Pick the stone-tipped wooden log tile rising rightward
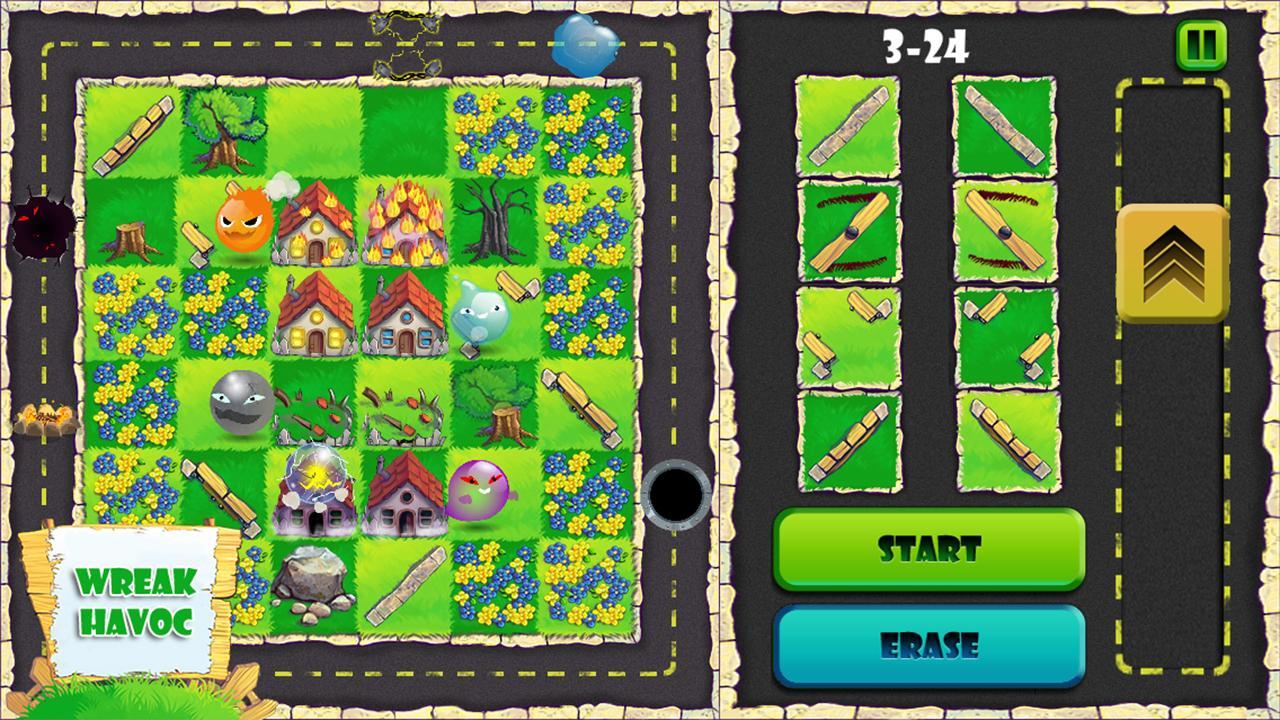The height and width of the screenshot is (720, 1280). (x=847, y=441)
